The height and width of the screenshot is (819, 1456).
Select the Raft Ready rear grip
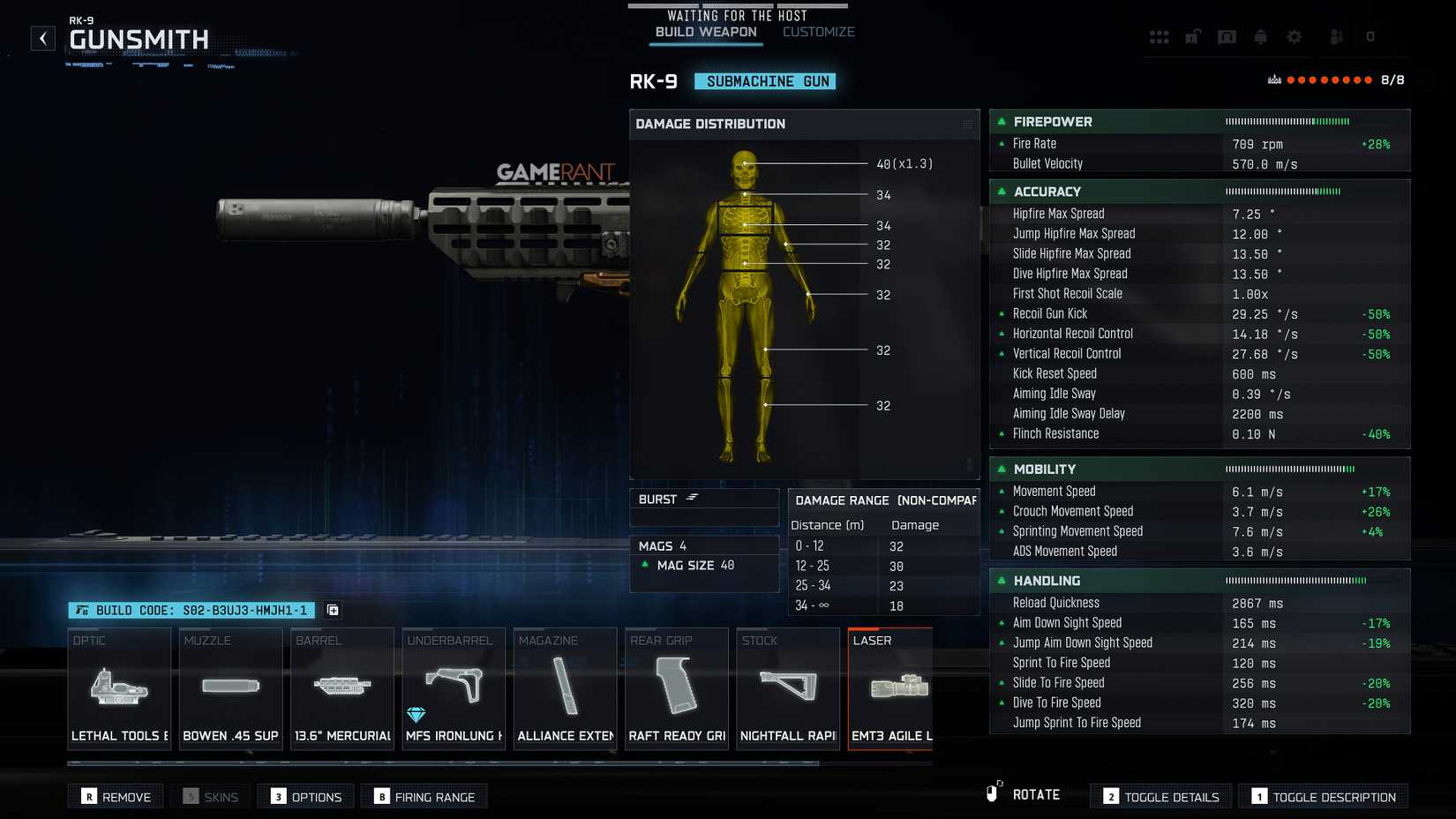coord(676,688)
